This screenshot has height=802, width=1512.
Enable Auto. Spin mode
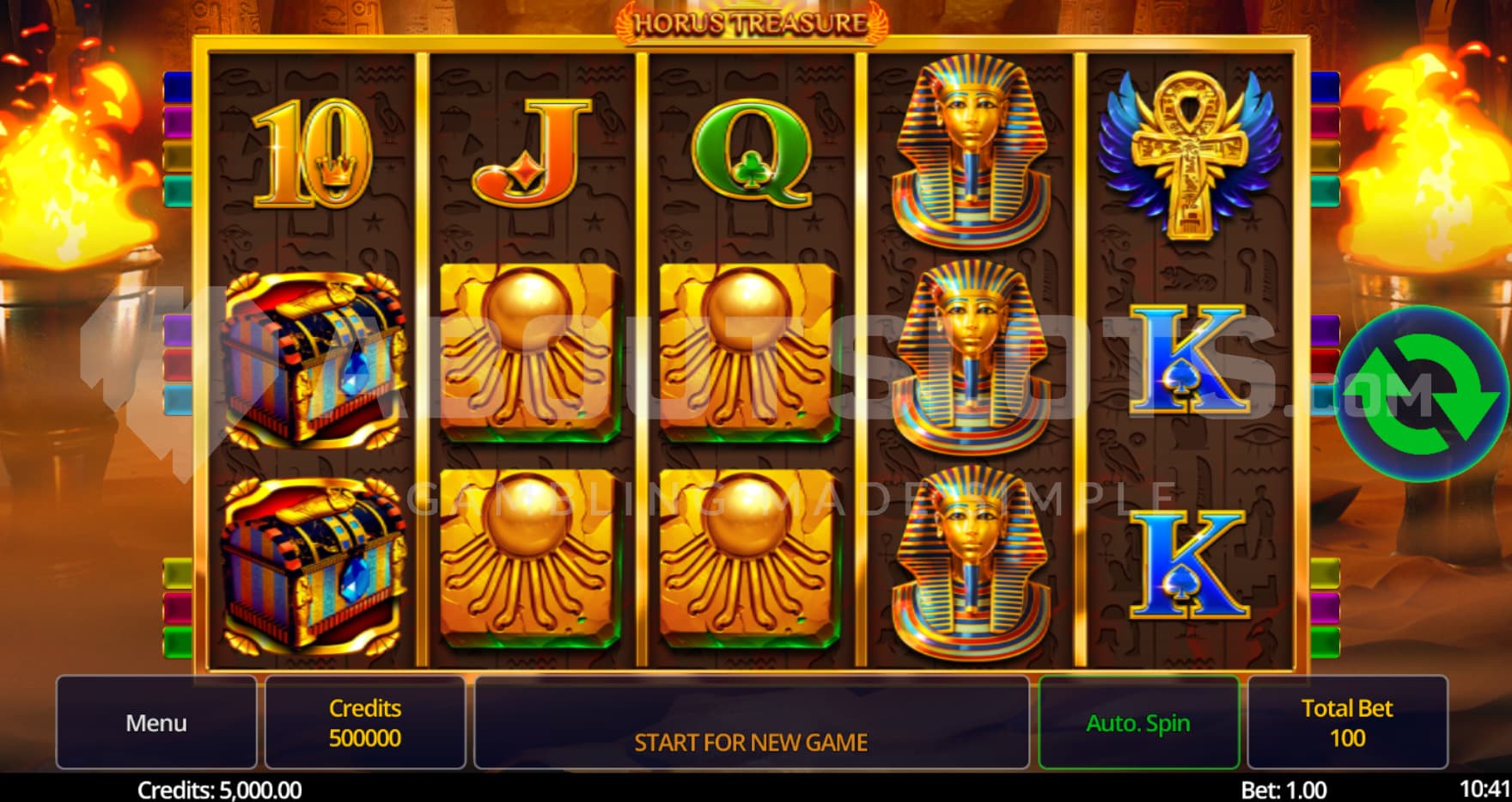pyautogui.click(x=1138, y=722)
